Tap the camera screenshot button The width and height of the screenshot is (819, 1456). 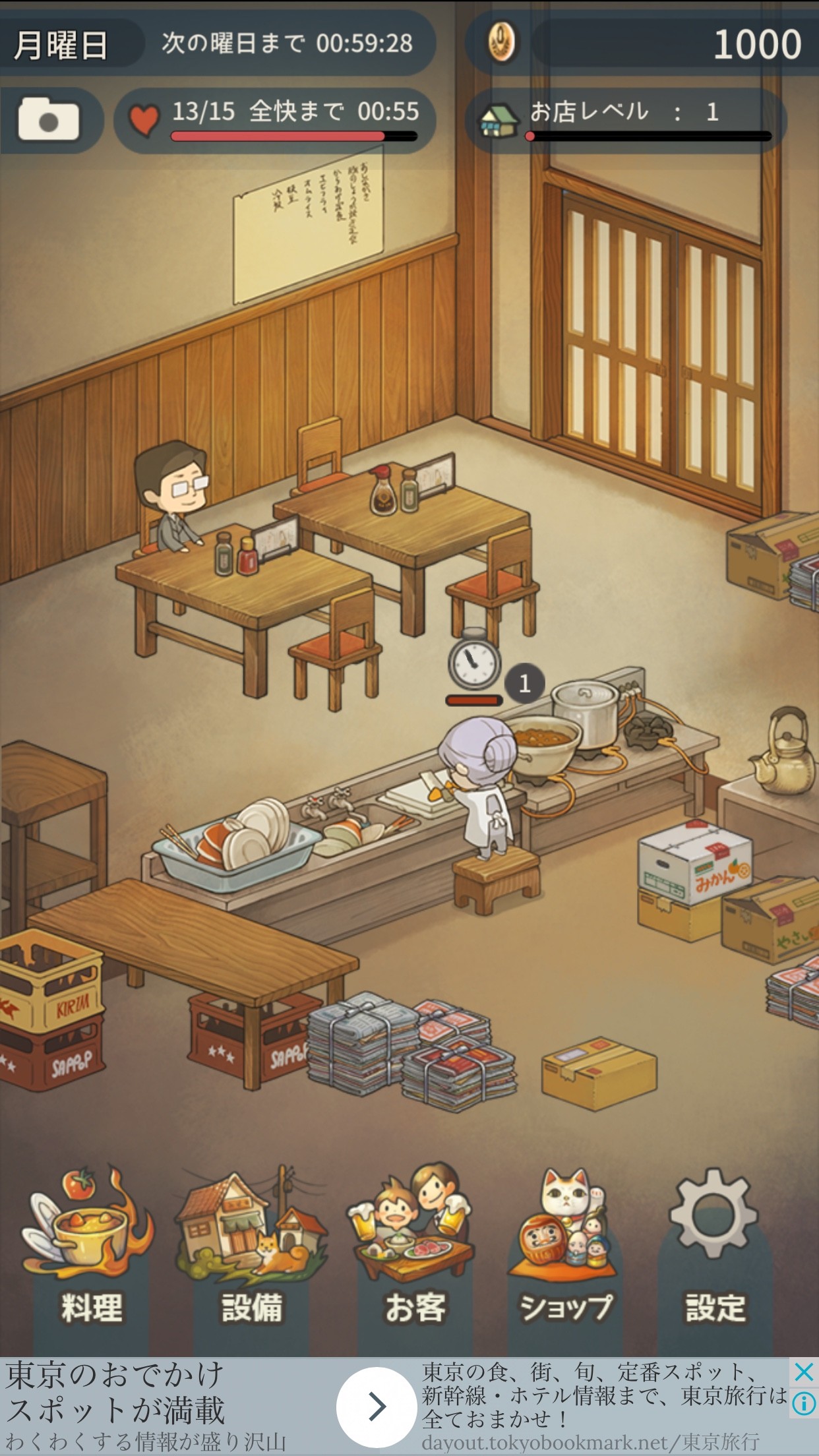coord(49,120)
